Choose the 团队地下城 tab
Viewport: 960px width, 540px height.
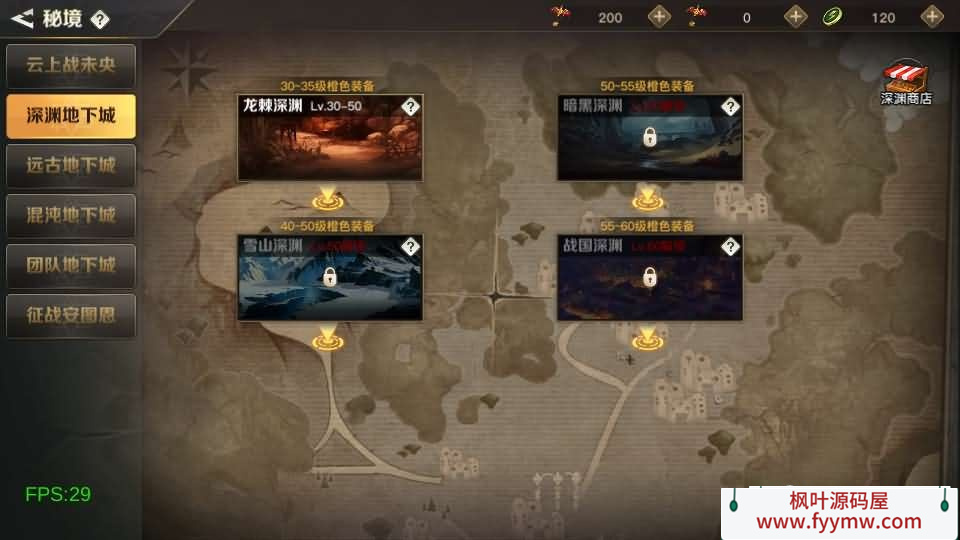(71, 265)
